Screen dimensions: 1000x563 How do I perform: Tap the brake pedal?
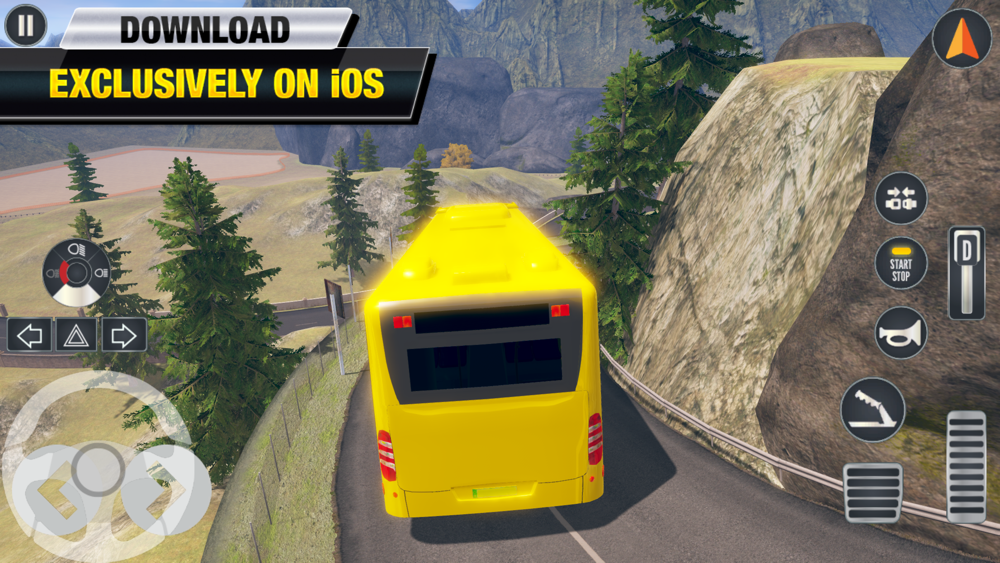coord(873,492)
